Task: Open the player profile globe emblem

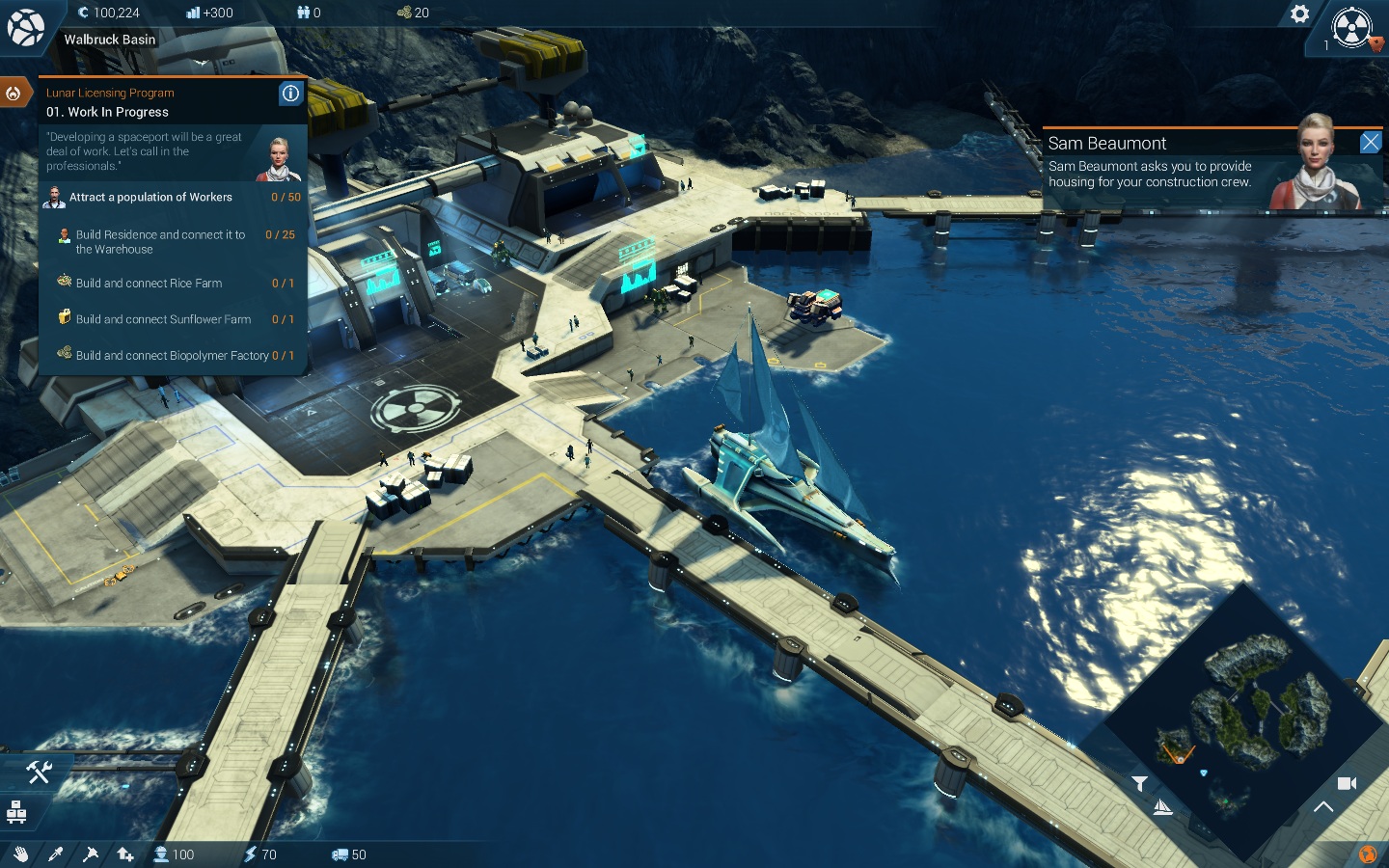Action: 25,27
